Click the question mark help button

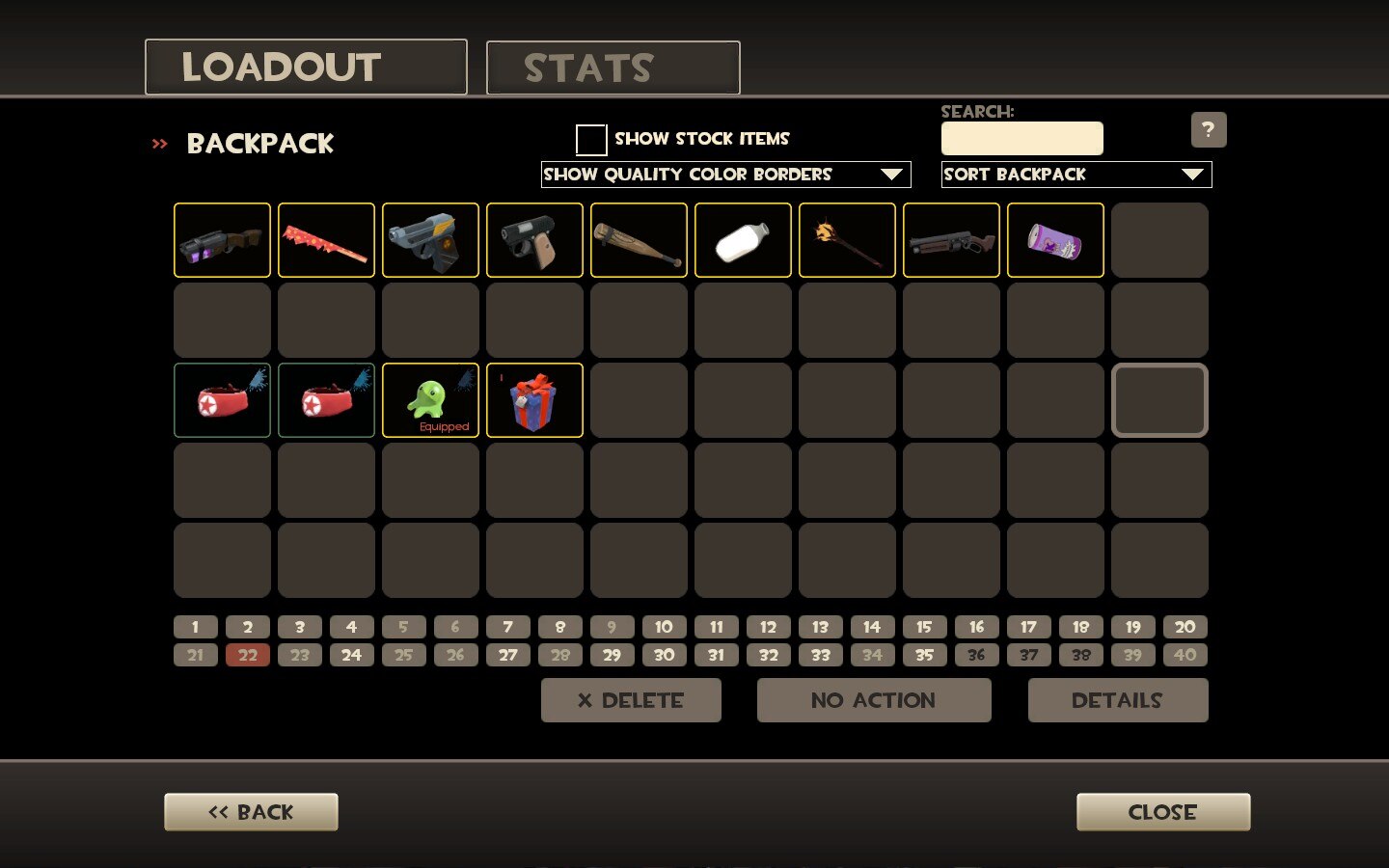pyautogui.click(x=1208, y=130)
